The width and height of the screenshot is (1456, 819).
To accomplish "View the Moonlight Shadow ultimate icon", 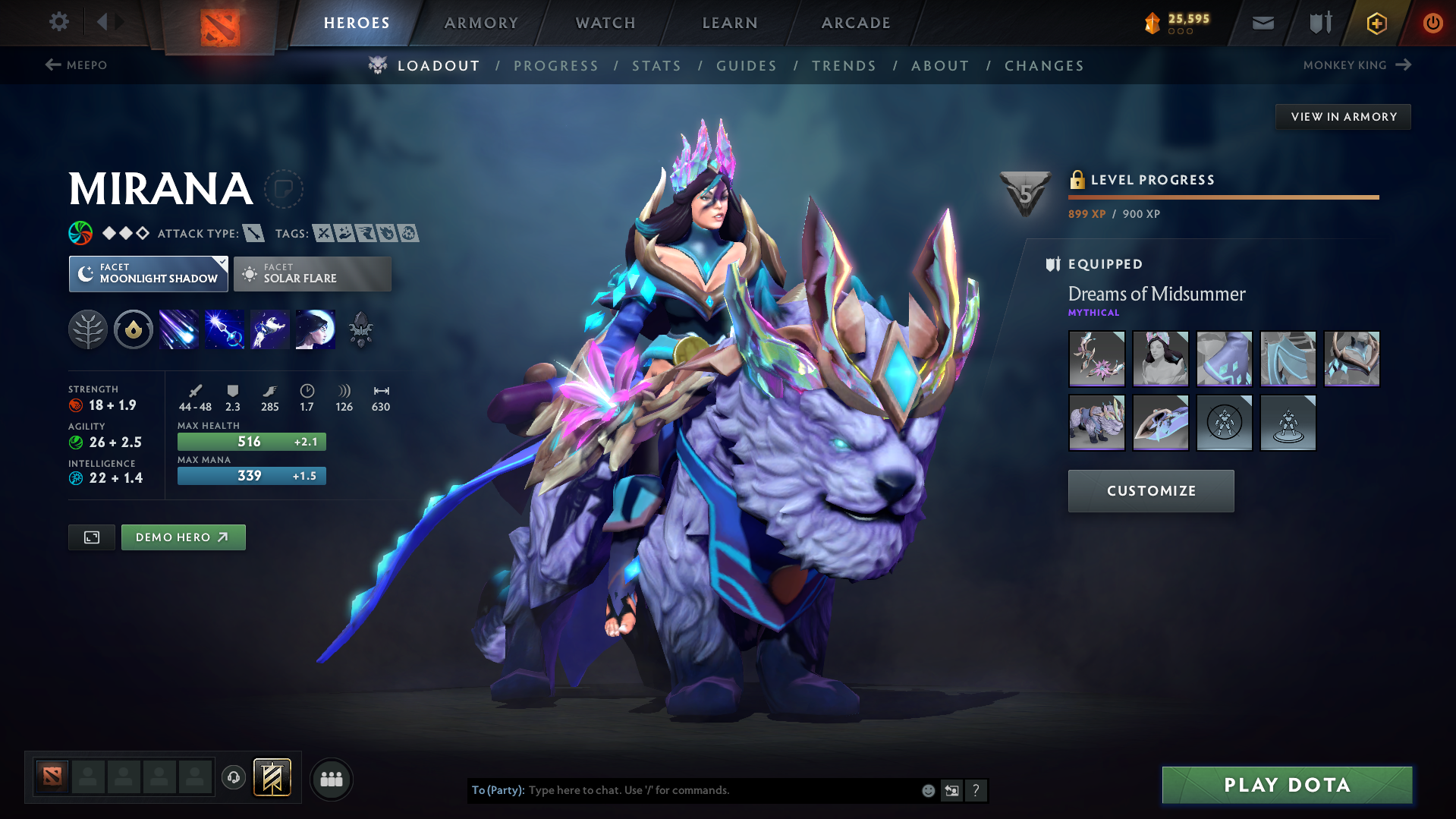I will (315, 329).
